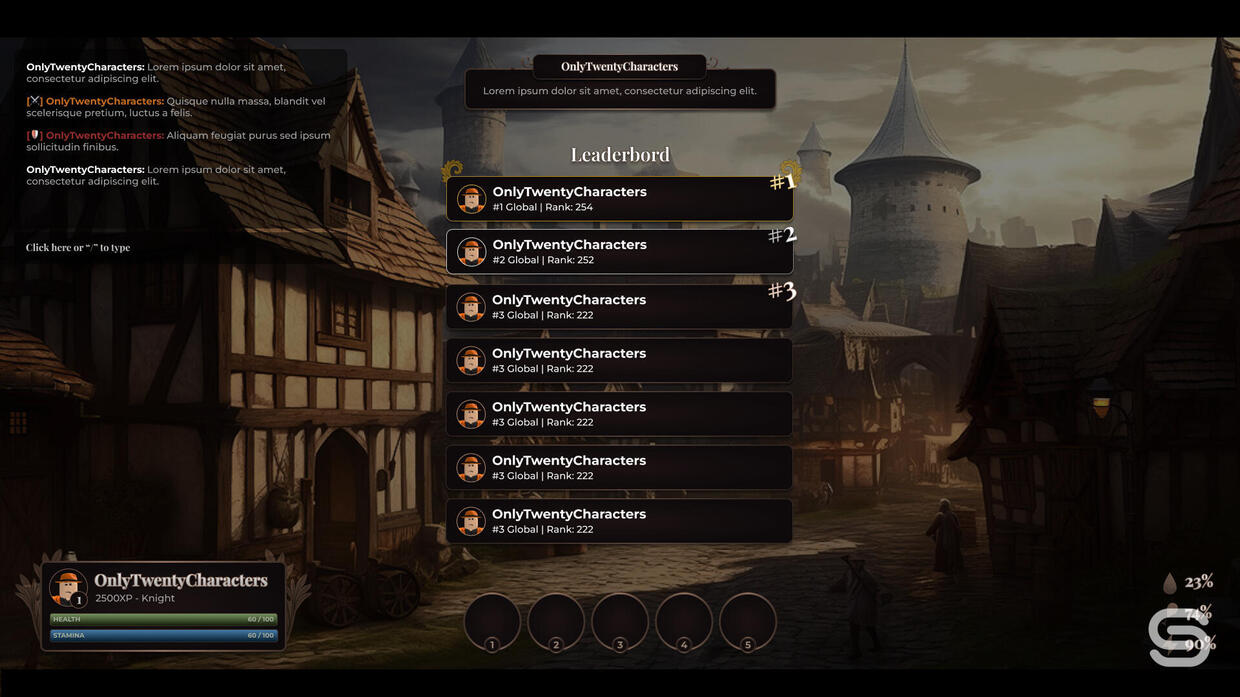Select the #1 Global leaderboard row

click(619, 199)
